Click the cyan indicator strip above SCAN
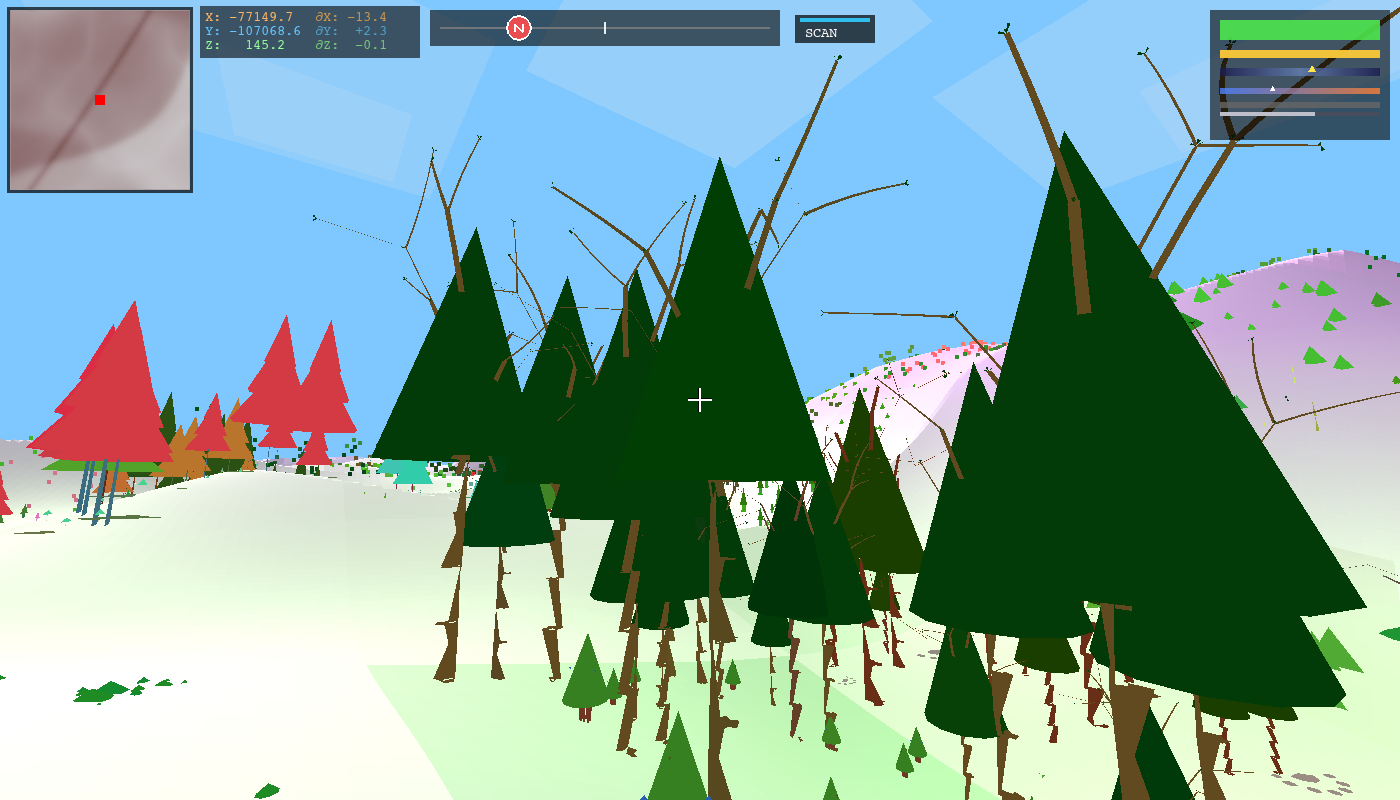The image size is (1400, 800). pos(833,19)
